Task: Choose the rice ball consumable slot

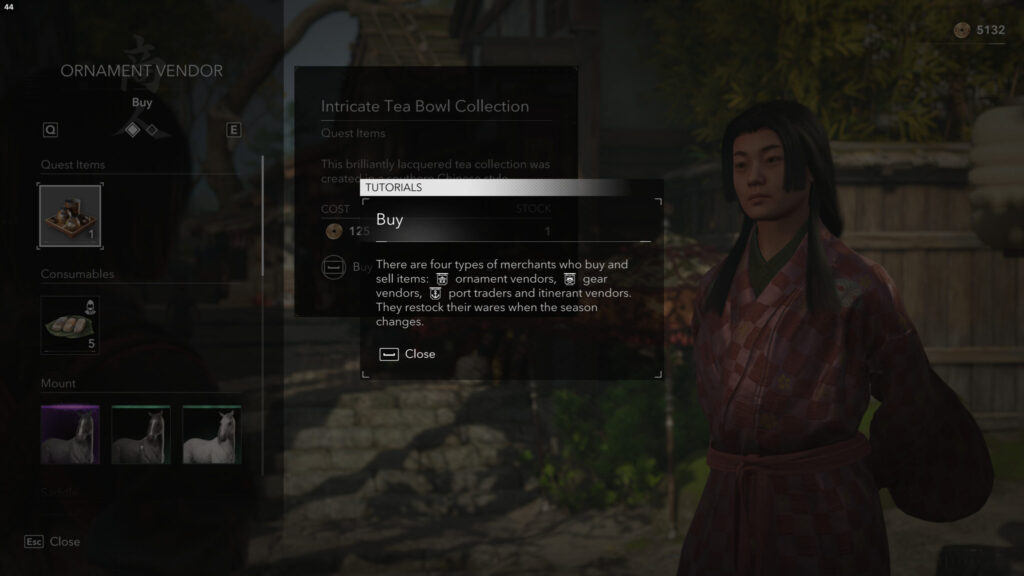Action: (x=70, y=325)
